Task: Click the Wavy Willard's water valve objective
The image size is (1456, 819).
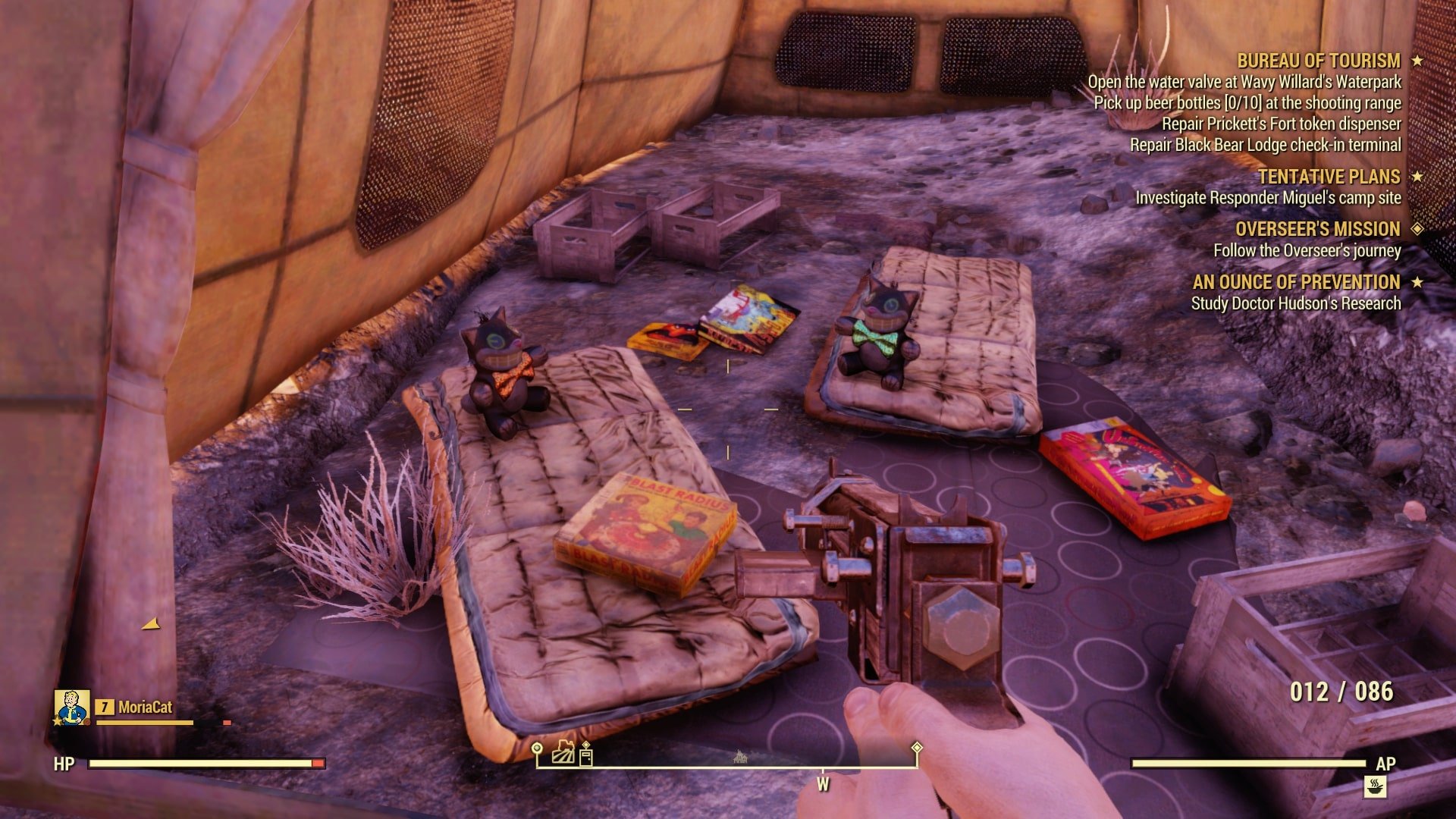Action: (1244, 82)
